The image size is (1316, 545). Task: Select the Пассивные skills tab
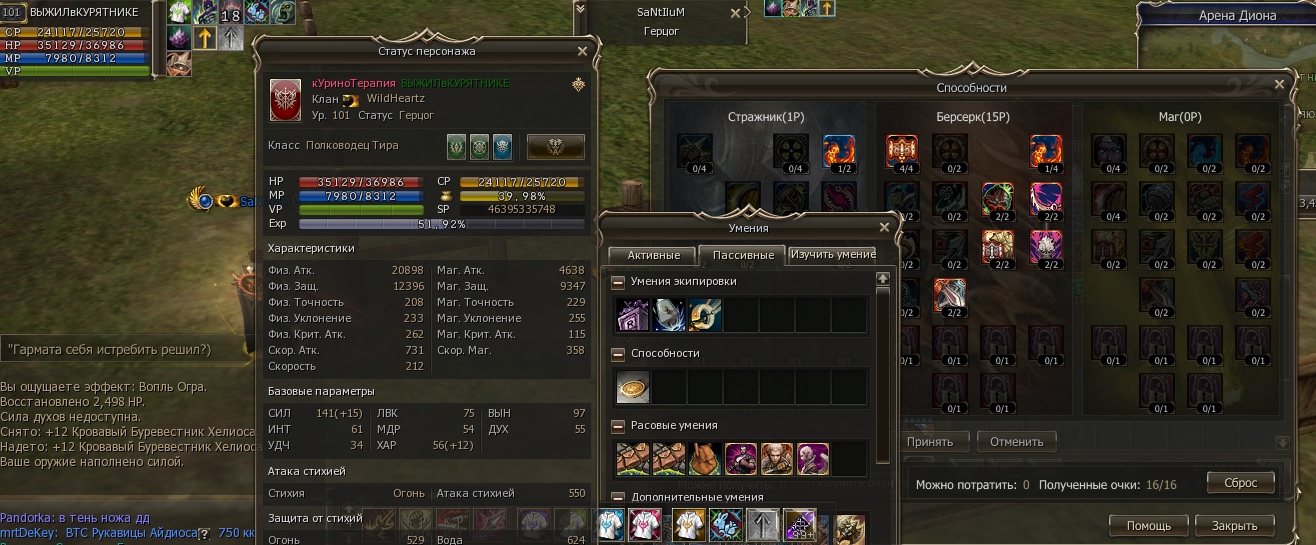[x=740, y=255]
